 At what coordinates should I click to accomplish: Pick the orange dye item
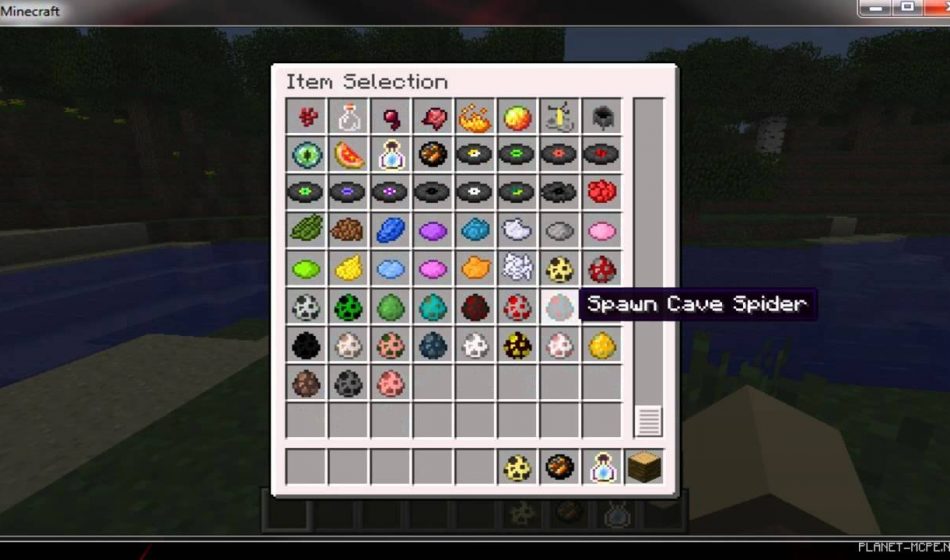[474, 268]
